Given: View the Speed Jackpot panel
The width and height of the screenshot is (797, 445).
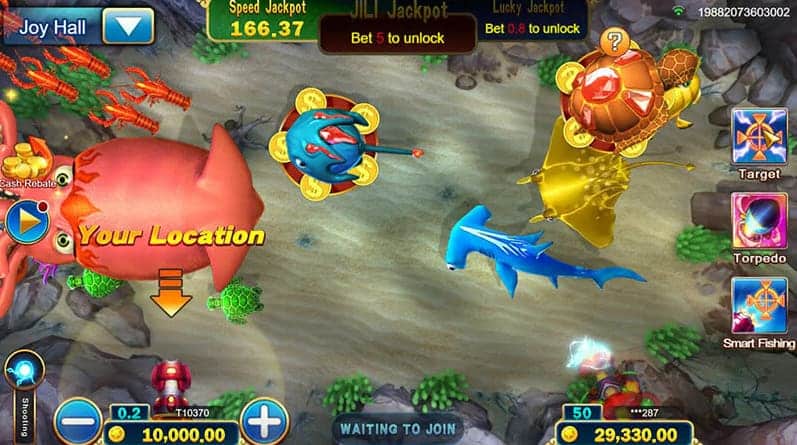Looking at the screenshot, I should tap(266, 20).
